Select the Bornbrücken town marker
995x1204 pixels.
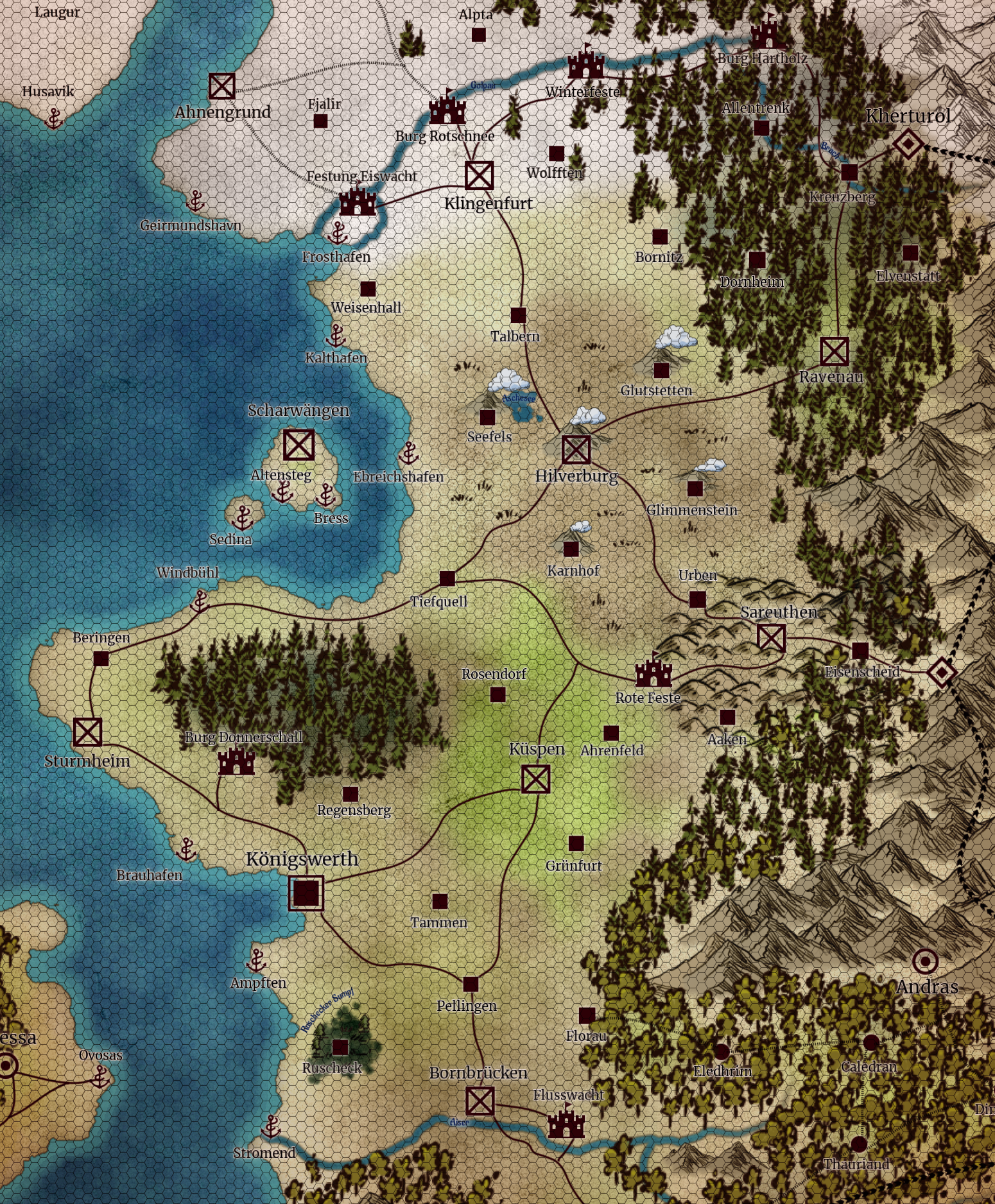(x=480, y=1101)
